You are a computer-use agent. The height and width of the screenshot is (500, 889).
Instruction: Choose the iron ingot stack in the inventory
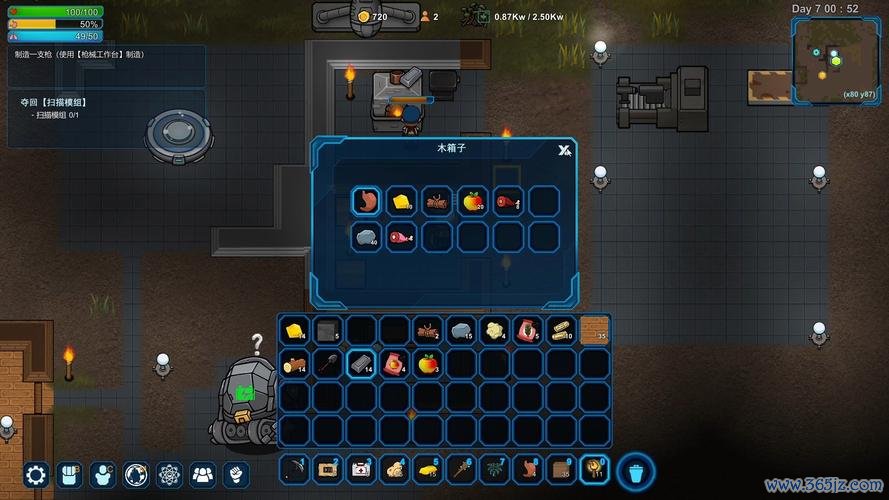(361, 363)
